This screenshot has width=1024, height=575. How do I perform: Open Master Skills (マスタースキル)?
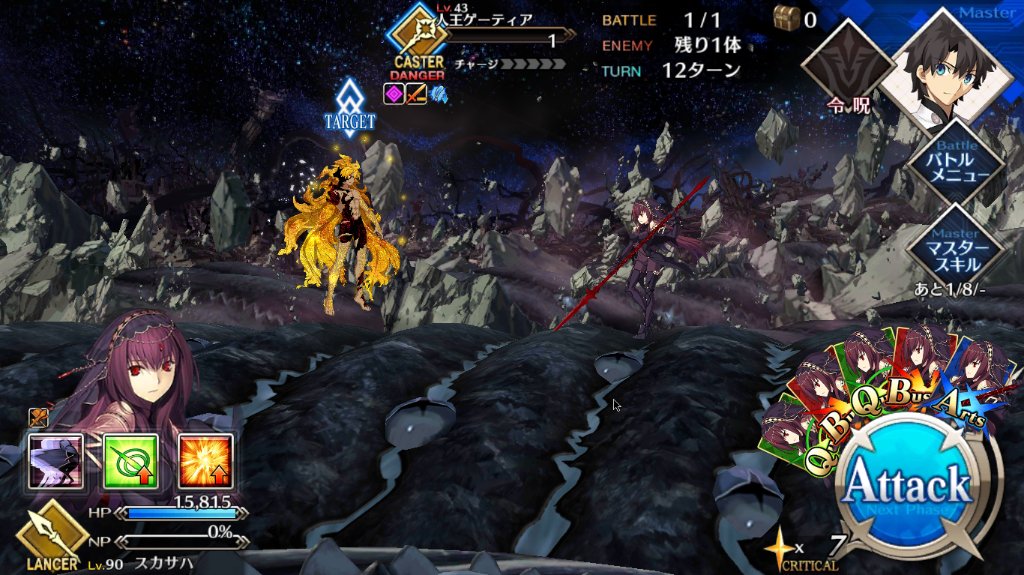pyautogui.click(x=957, y=246)
